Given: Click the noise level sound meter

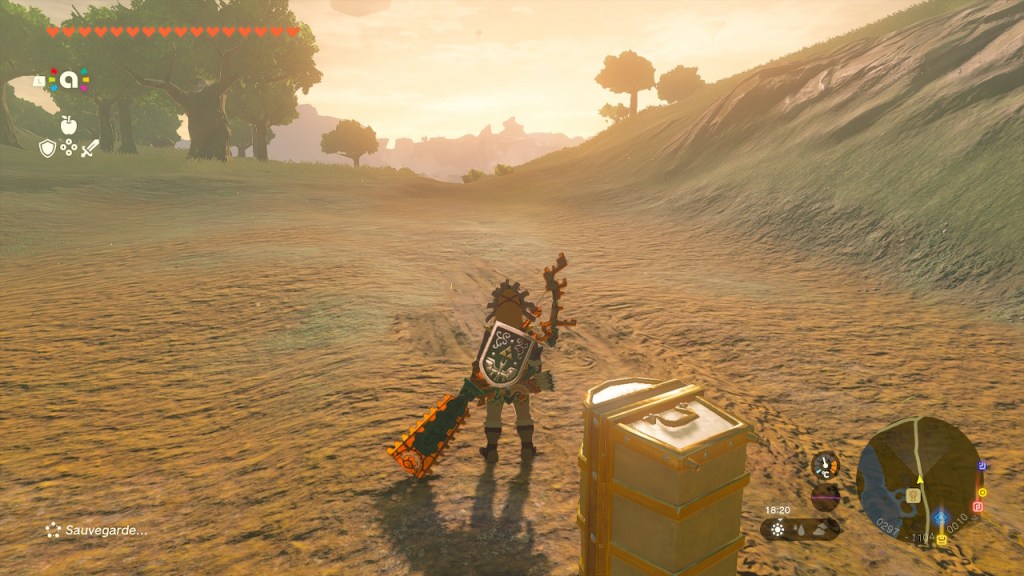Looking at the screenshot, I should pyautogui.click(x=825, y=496).
